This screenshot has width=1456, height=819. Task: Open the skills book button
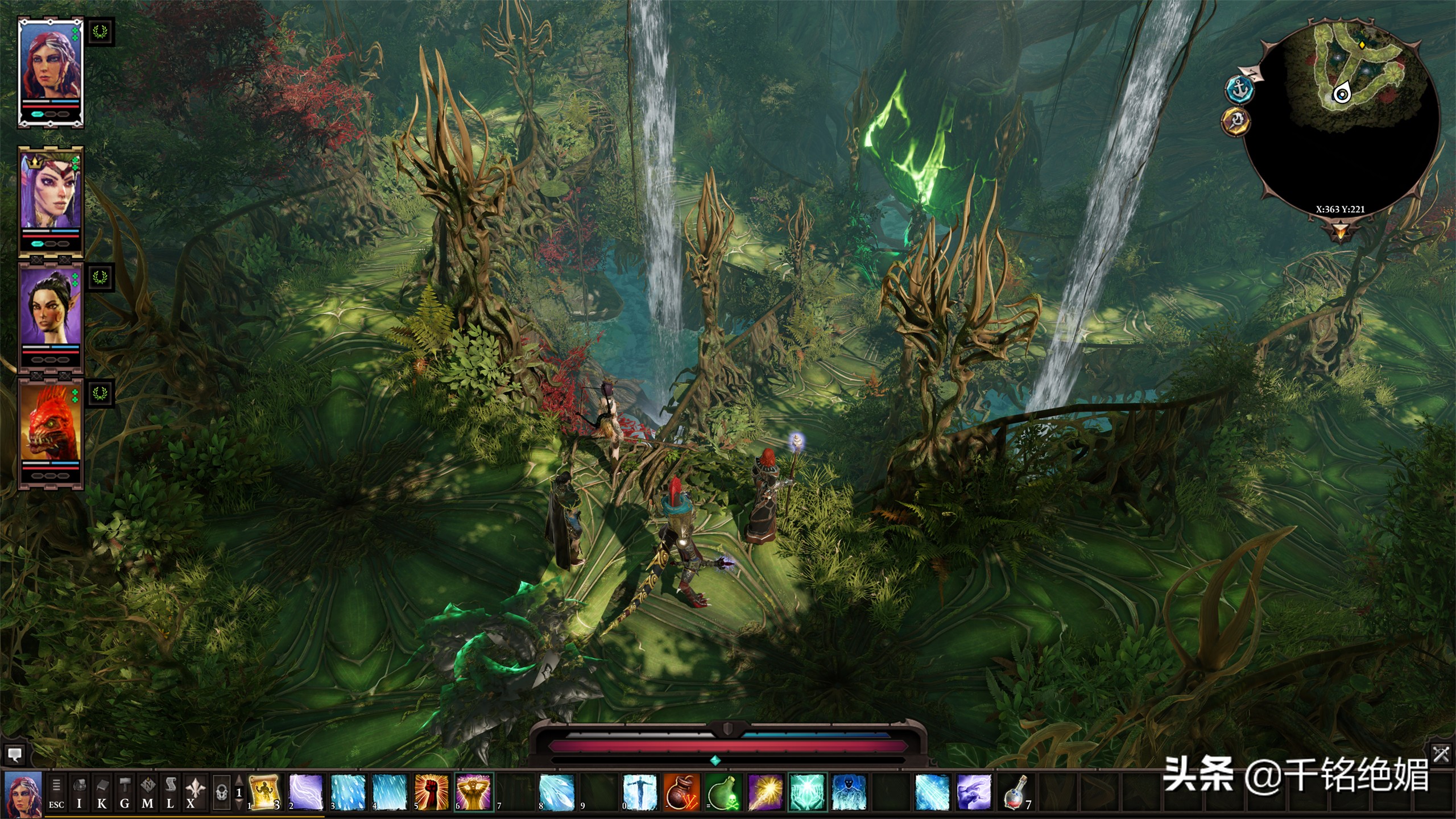(102, 793)
